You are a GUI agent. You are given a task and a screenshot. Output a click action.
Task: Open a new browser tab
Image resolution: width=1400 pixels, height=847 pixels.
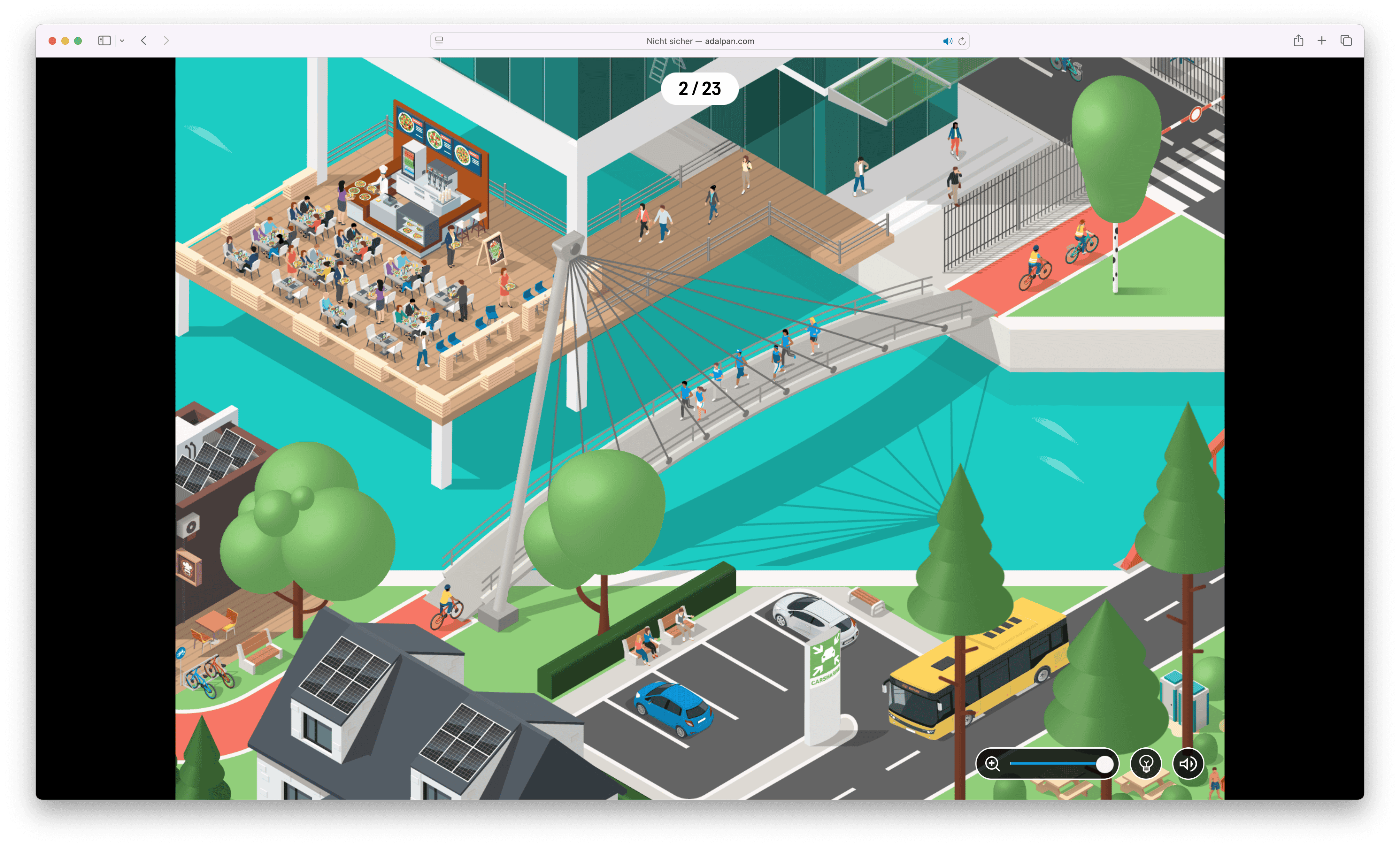click(1322, 40)
